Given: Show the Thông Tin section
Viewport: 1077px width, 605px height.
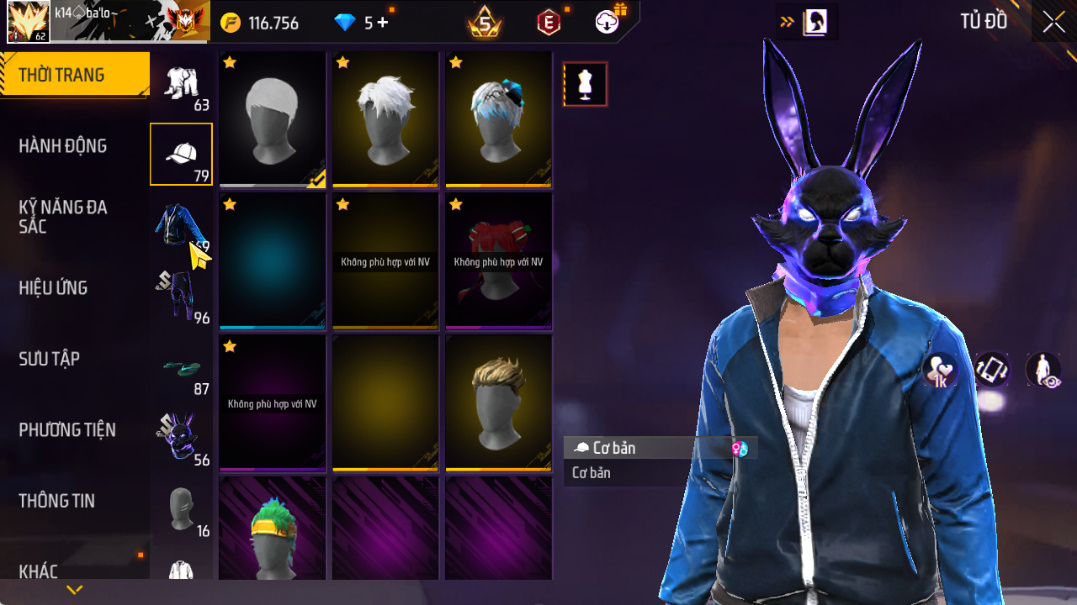Looking at the screenshot, I should coord(57,501).
